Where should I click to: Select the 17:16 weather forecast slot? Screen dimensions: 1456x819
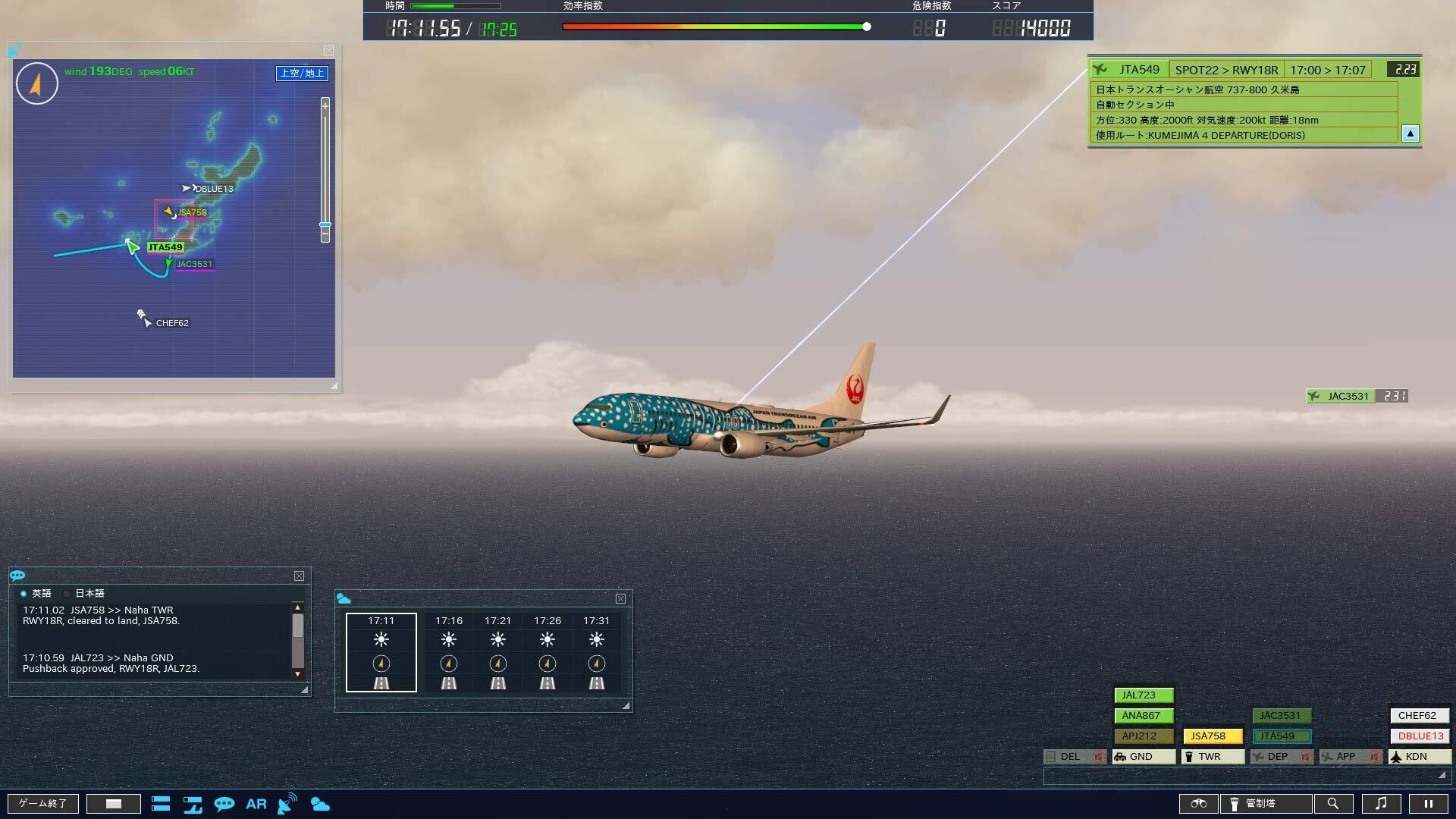tap(449, 652)
